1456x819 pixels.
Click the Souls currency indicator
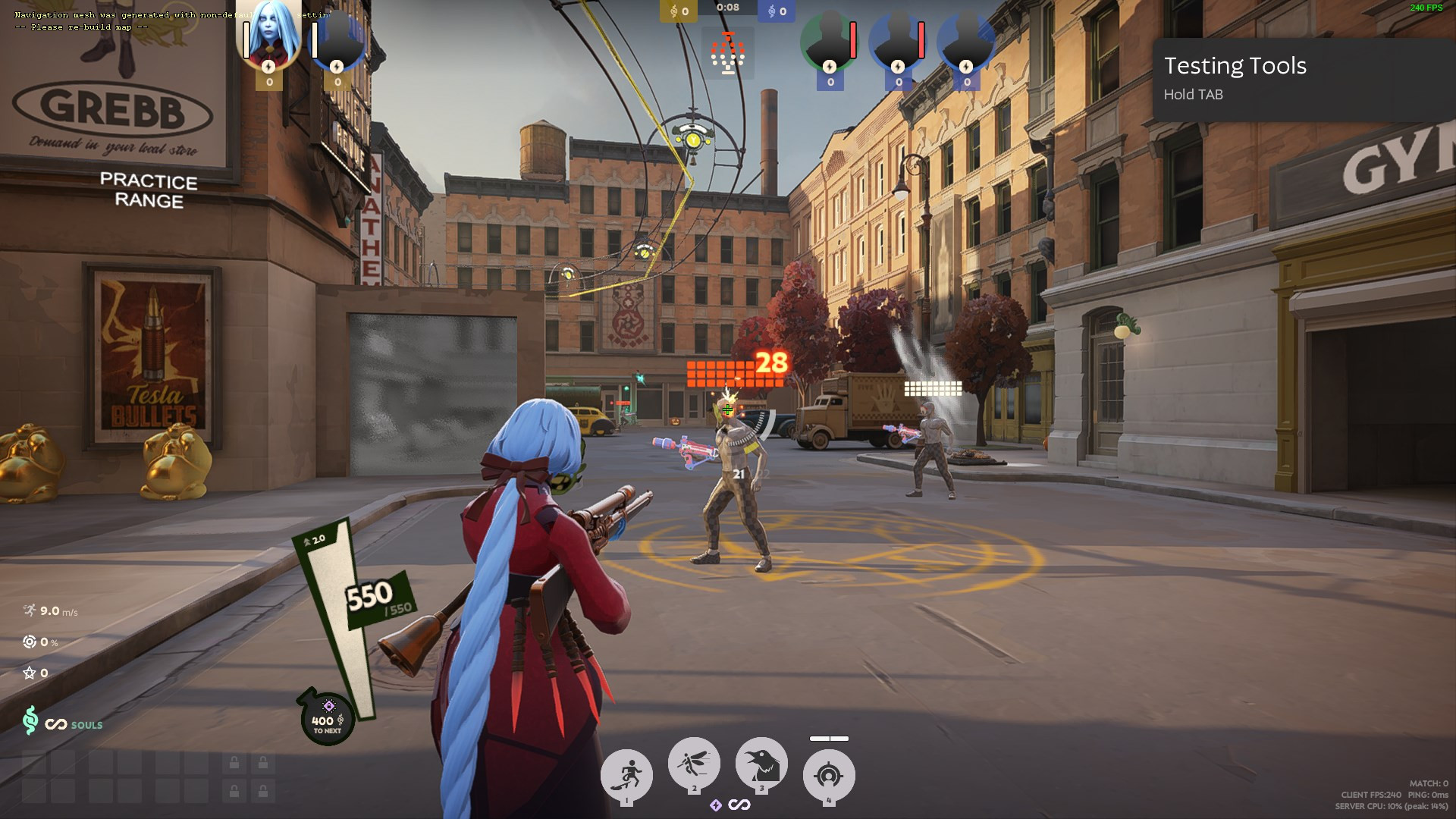(63, 723)
